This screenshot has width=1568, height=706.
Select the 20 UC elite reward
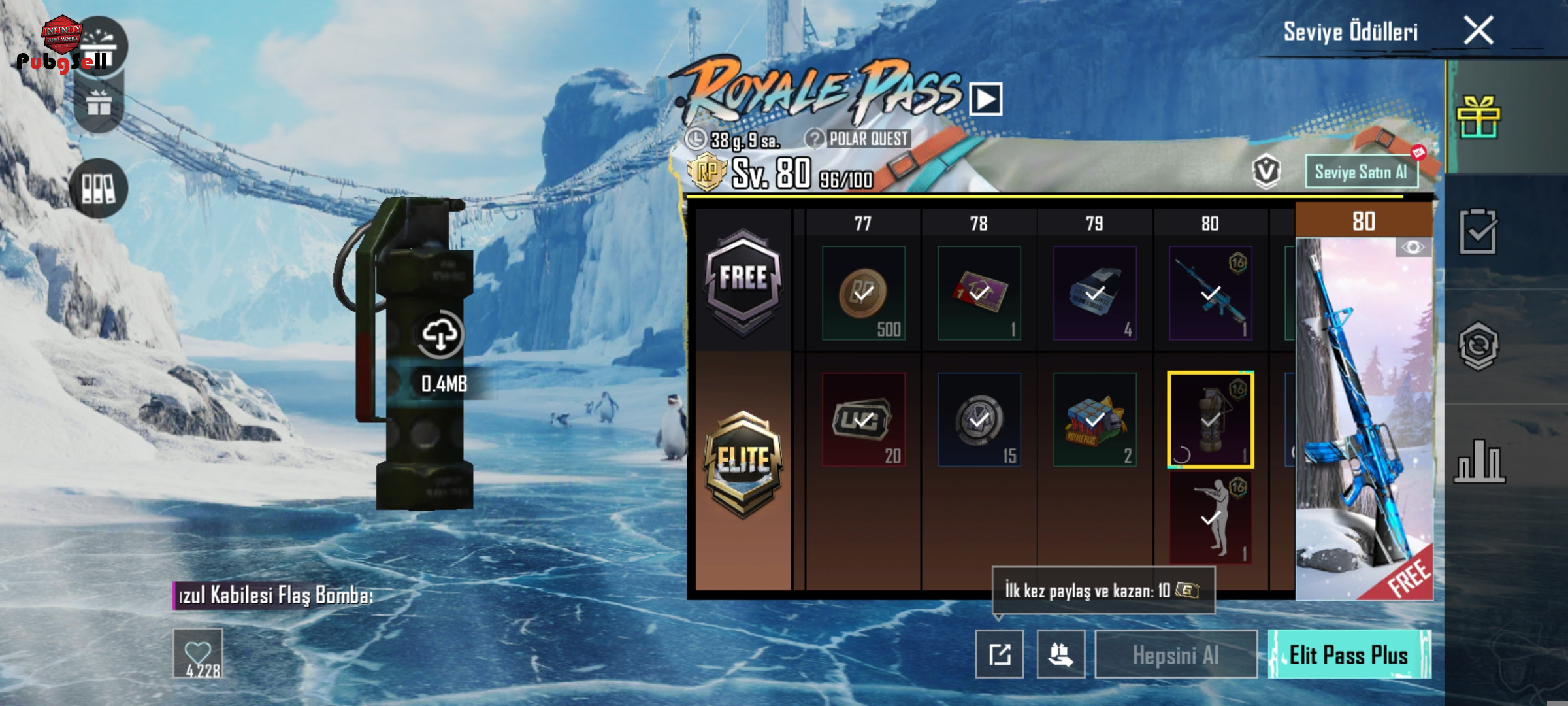863,420
